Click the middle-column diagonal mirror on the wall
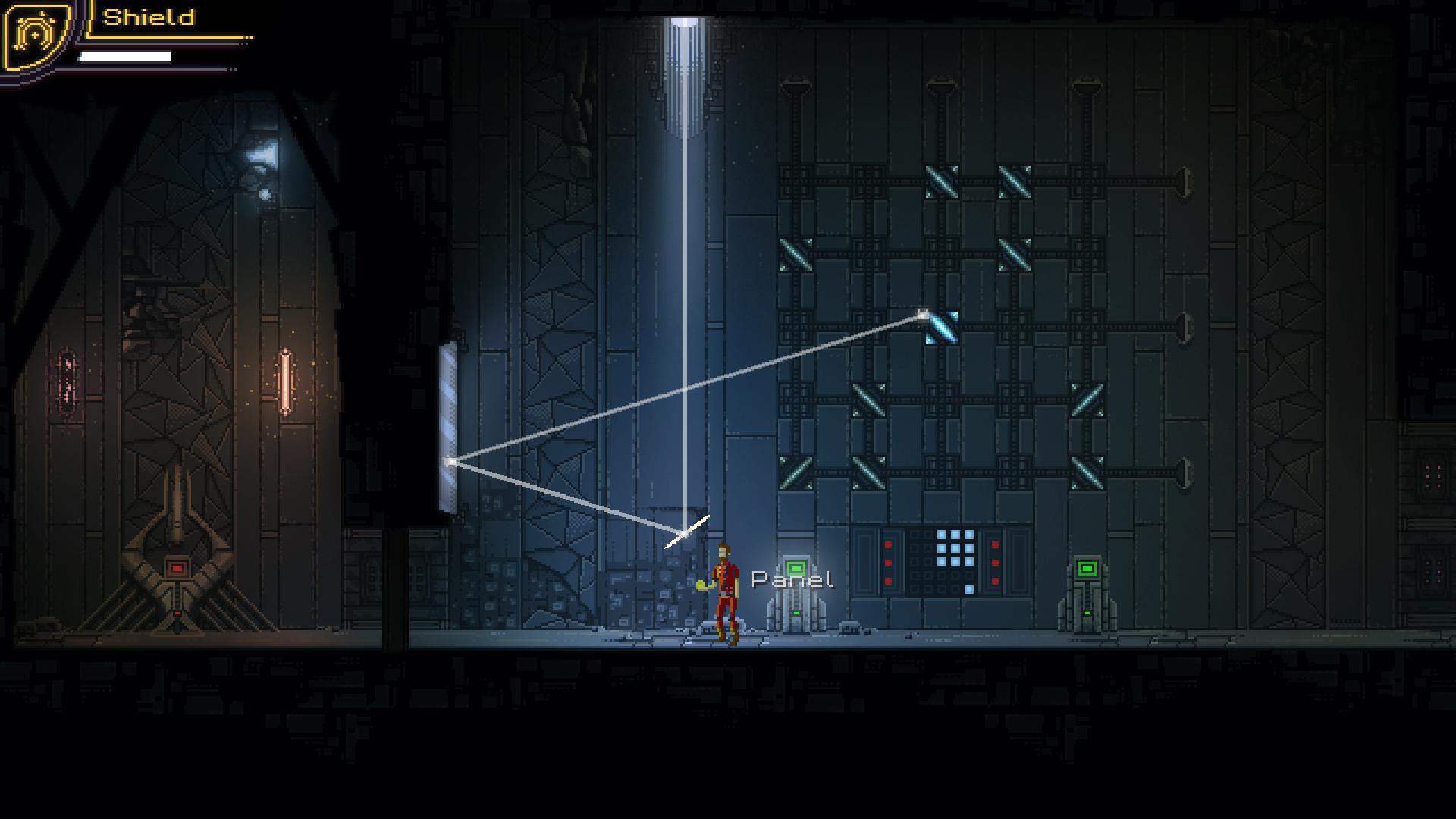Viewport: 1456px width, 819px height. pos(1014,254)
